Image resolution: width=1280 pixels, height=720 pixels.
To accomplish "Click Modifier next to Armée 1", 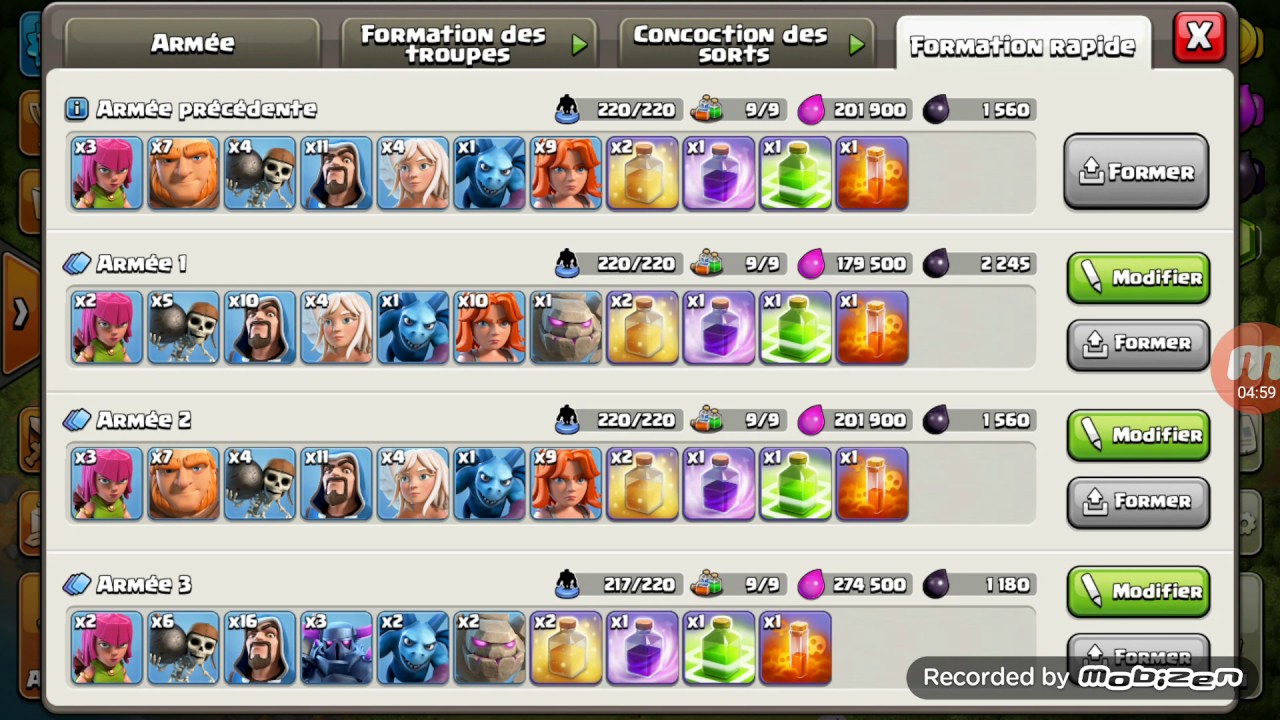I will click(x=1138, y=278).
